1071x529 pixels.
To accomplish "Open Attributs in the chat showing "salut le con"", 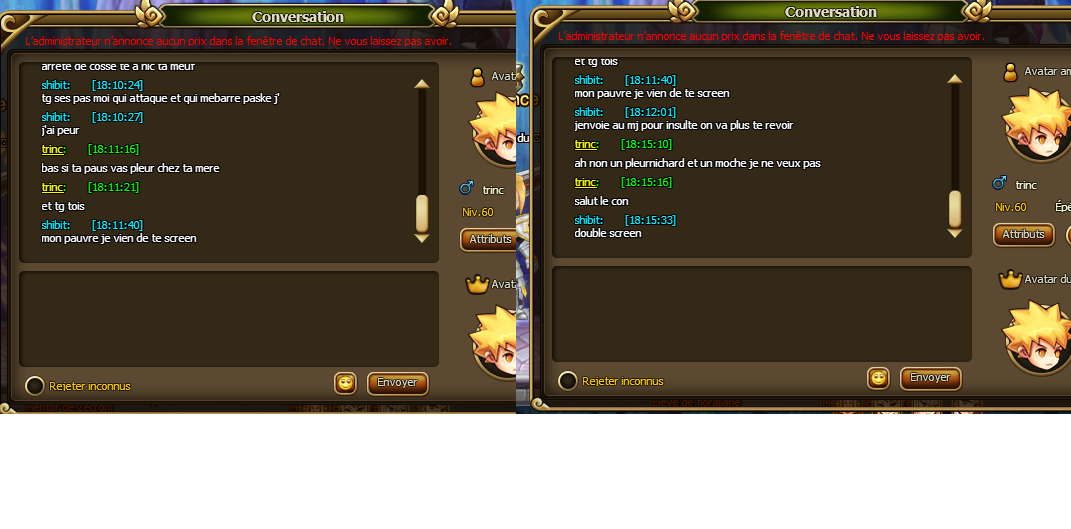I will tap(1023, 234).
